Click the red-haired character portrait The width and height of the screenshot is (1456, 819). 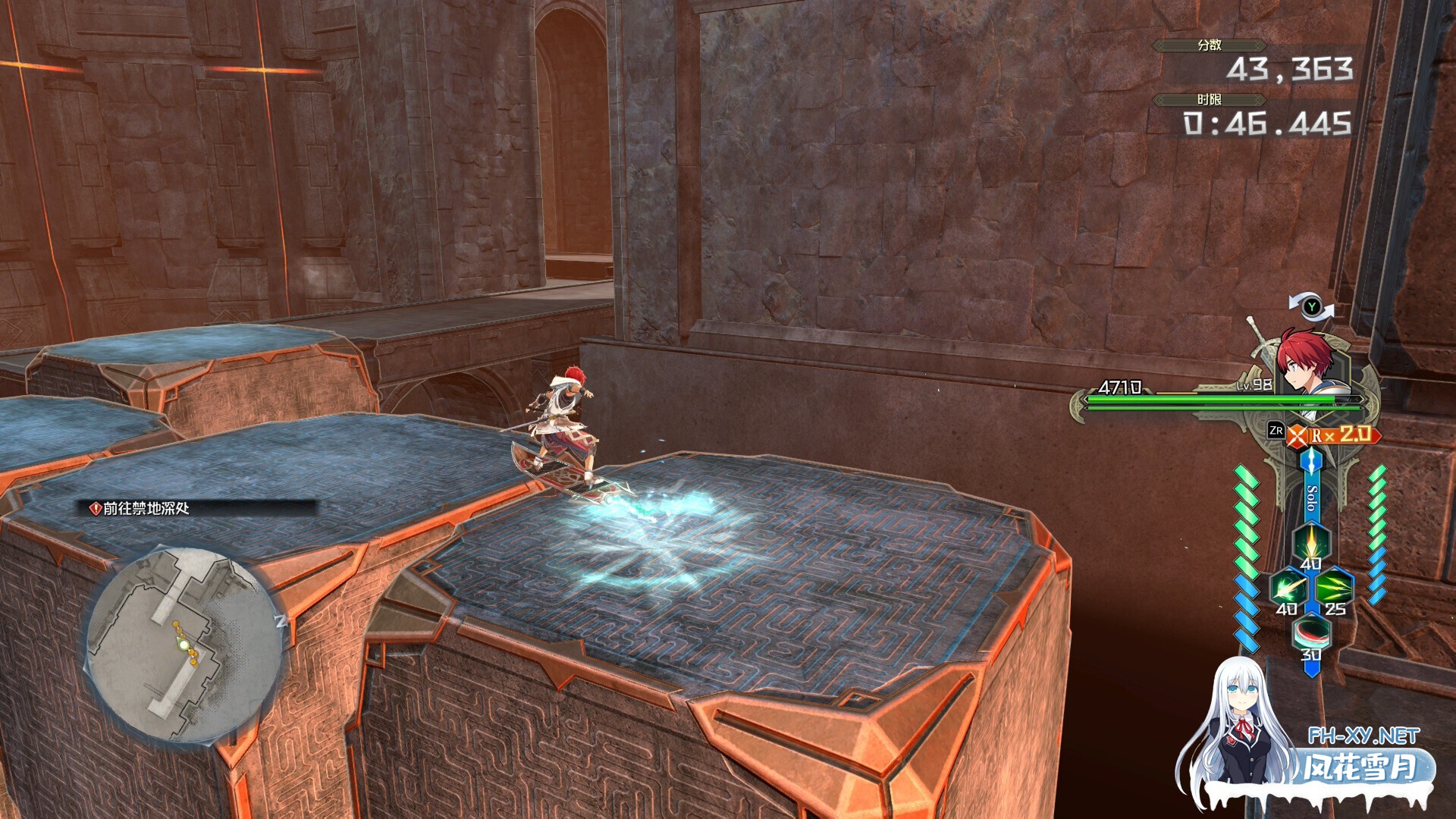[1307, 362]
